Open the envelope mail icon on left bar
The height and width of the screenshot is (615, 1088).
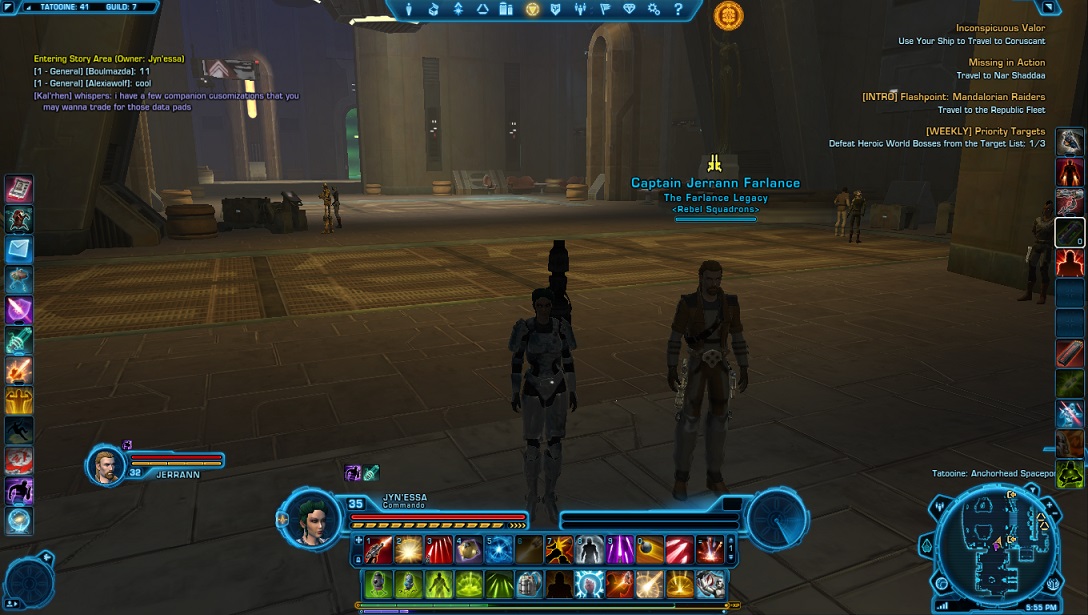[19, 249]
